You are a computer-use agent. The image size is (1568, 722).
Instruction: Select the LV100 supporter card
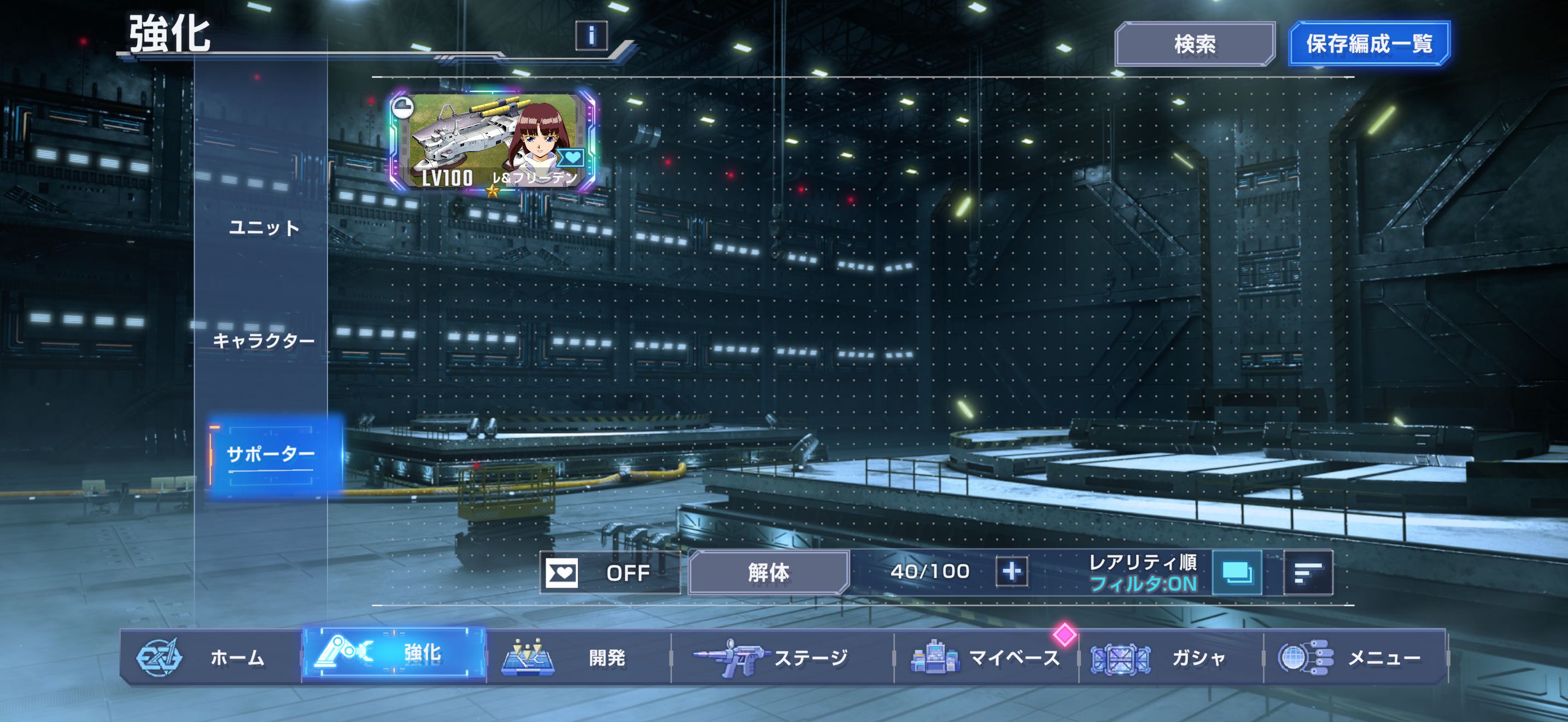tap(493, 141)
